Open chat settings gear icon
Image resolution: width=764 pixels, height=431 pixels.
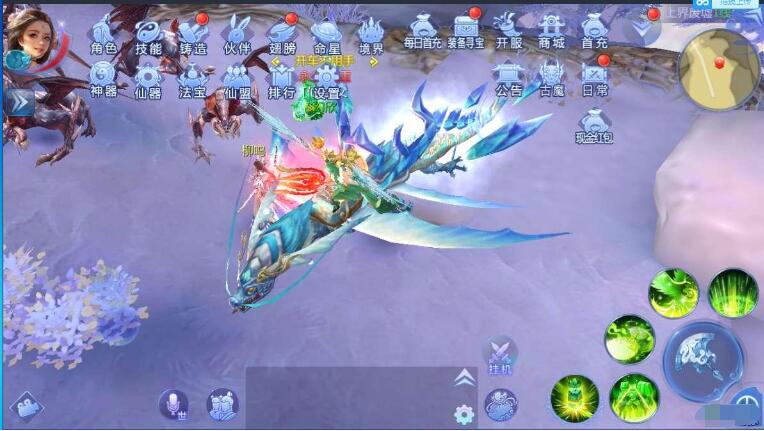tap(463, 414)
